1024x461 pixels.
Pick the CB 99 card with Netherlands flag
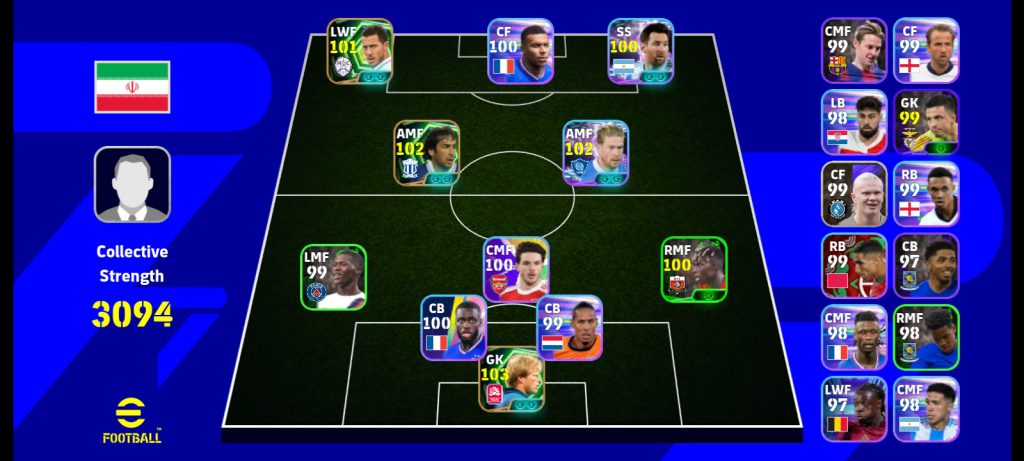[570, 327]
